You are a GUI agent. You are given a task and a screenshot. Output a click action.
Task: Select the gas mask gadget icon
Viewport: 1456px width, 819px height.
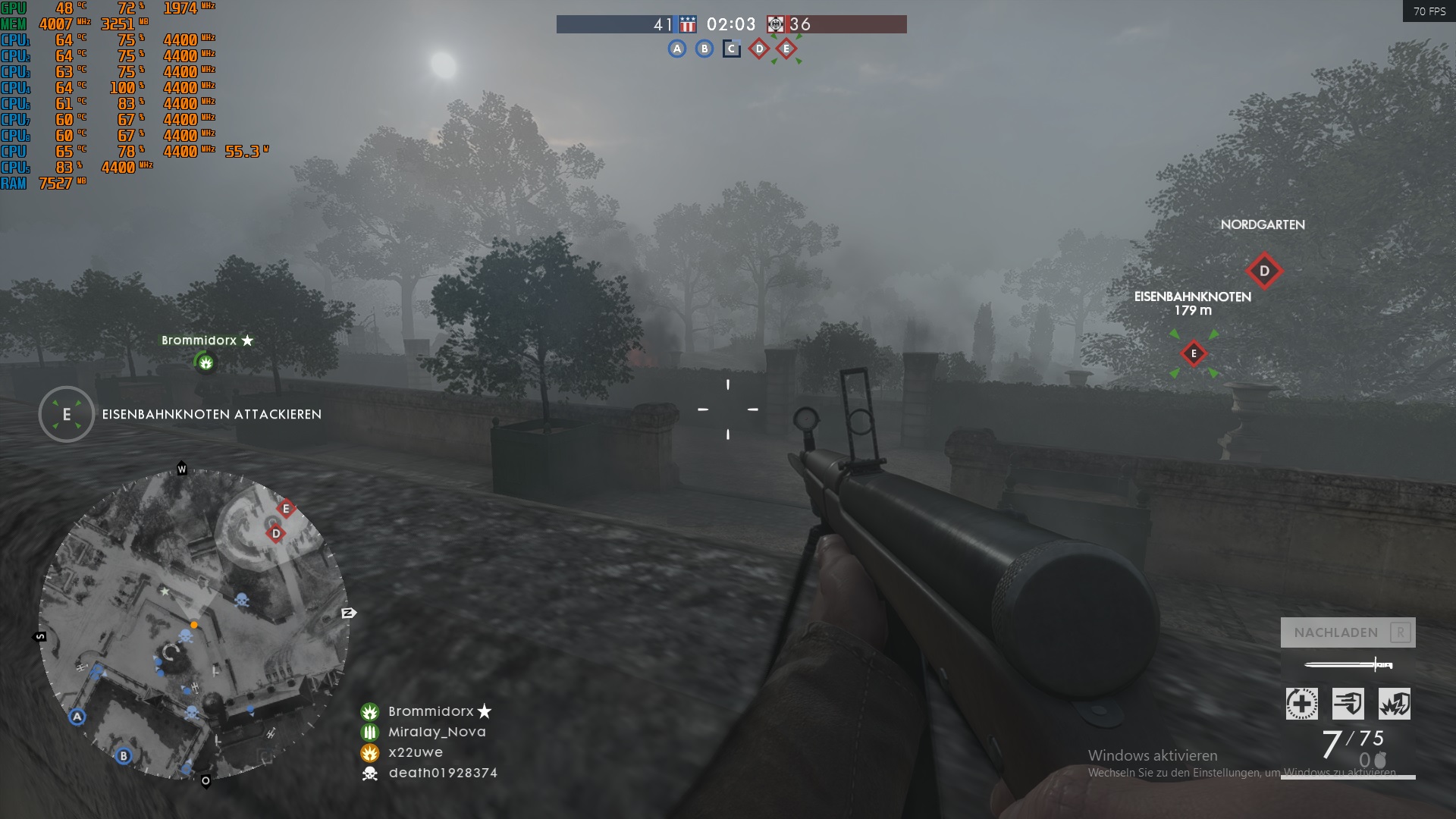[1348, 704]
